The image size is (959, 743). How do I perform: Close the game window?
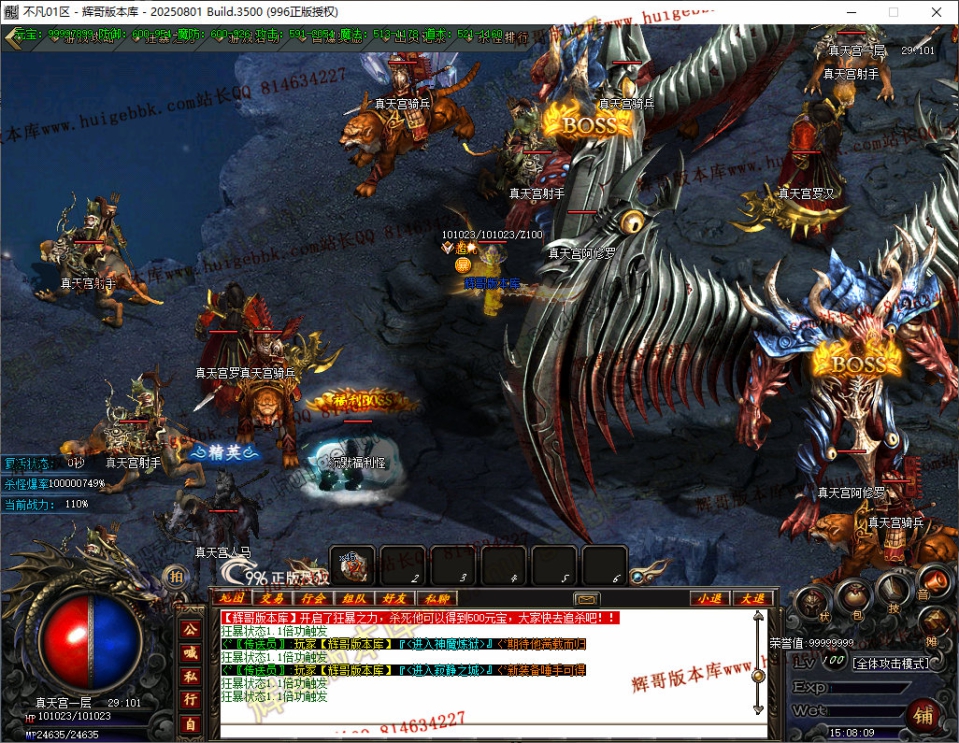tap(935, 12)
